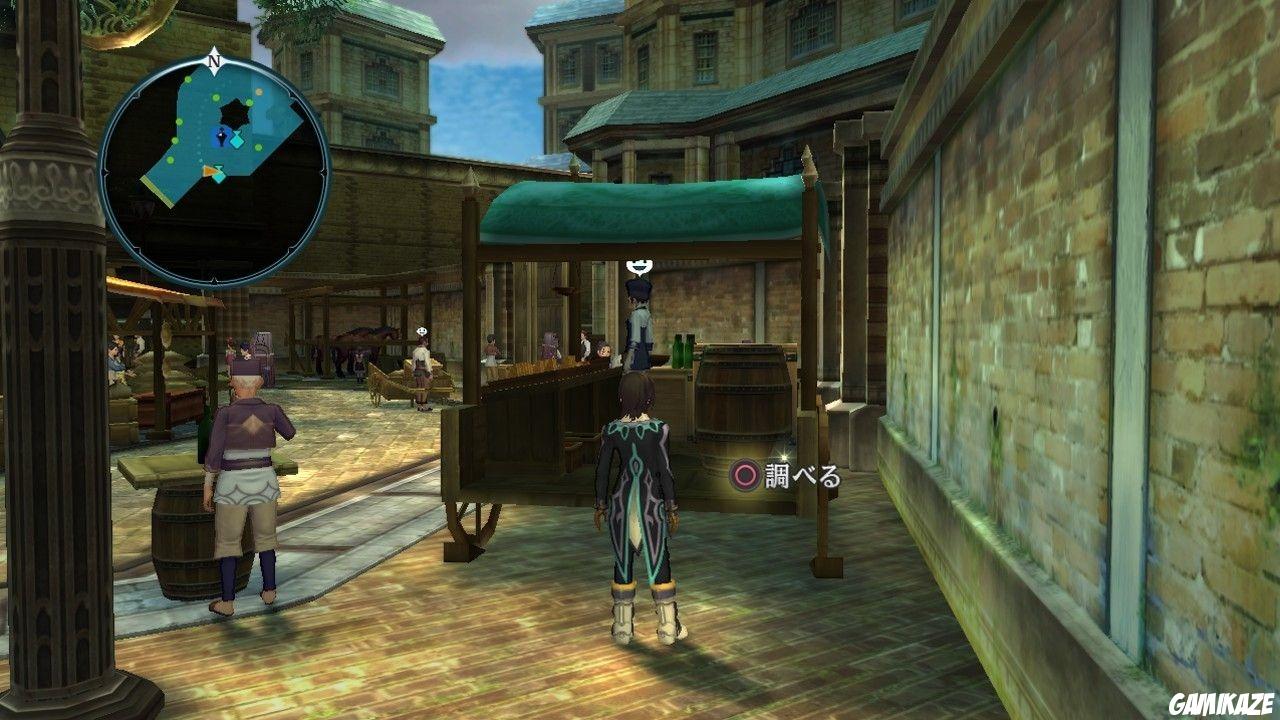Click the yellow marker on the minimap

tap(260, 92)
